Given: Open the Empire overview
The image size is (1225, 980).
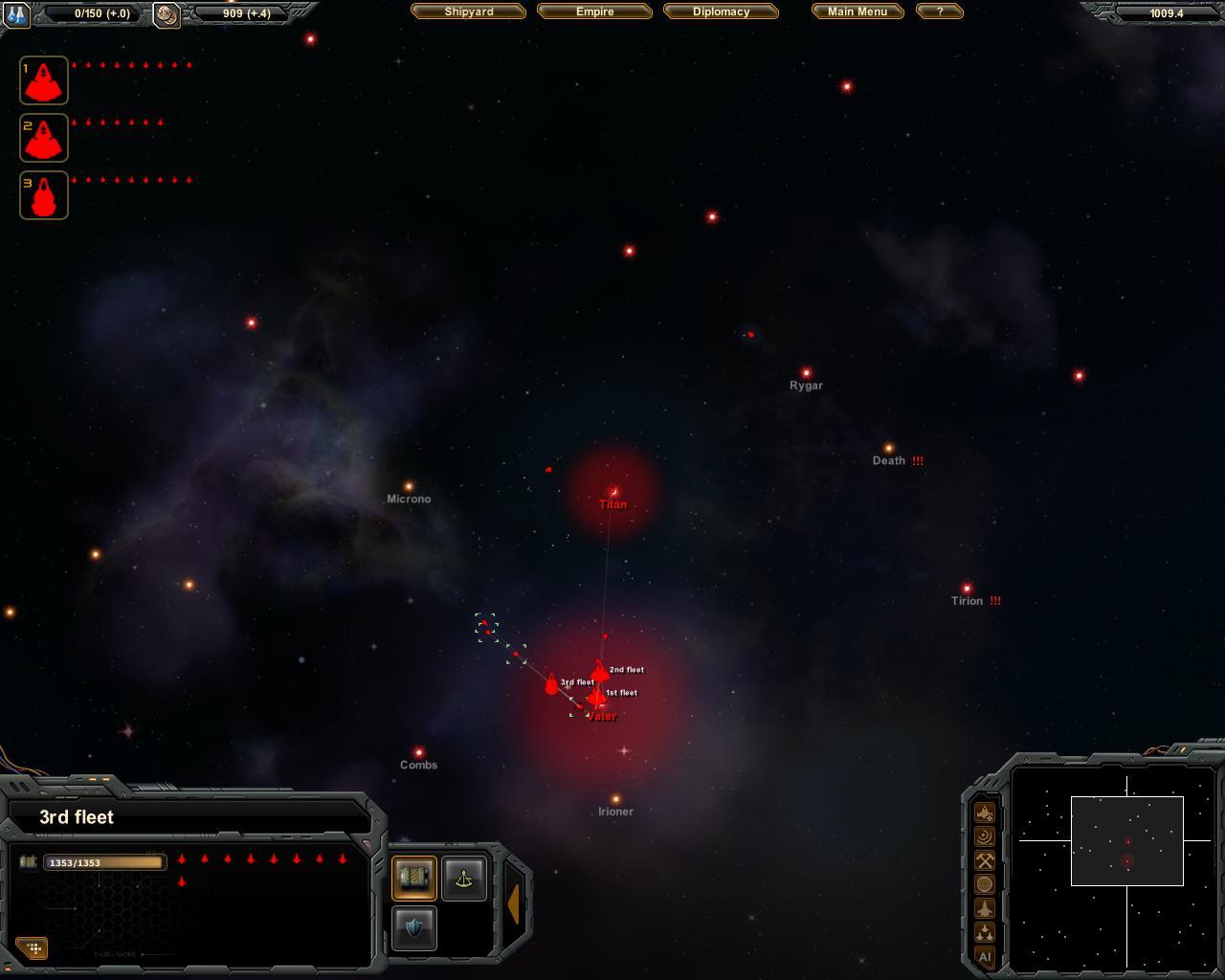Looking at the screenshot, I should tap(594, 11).
